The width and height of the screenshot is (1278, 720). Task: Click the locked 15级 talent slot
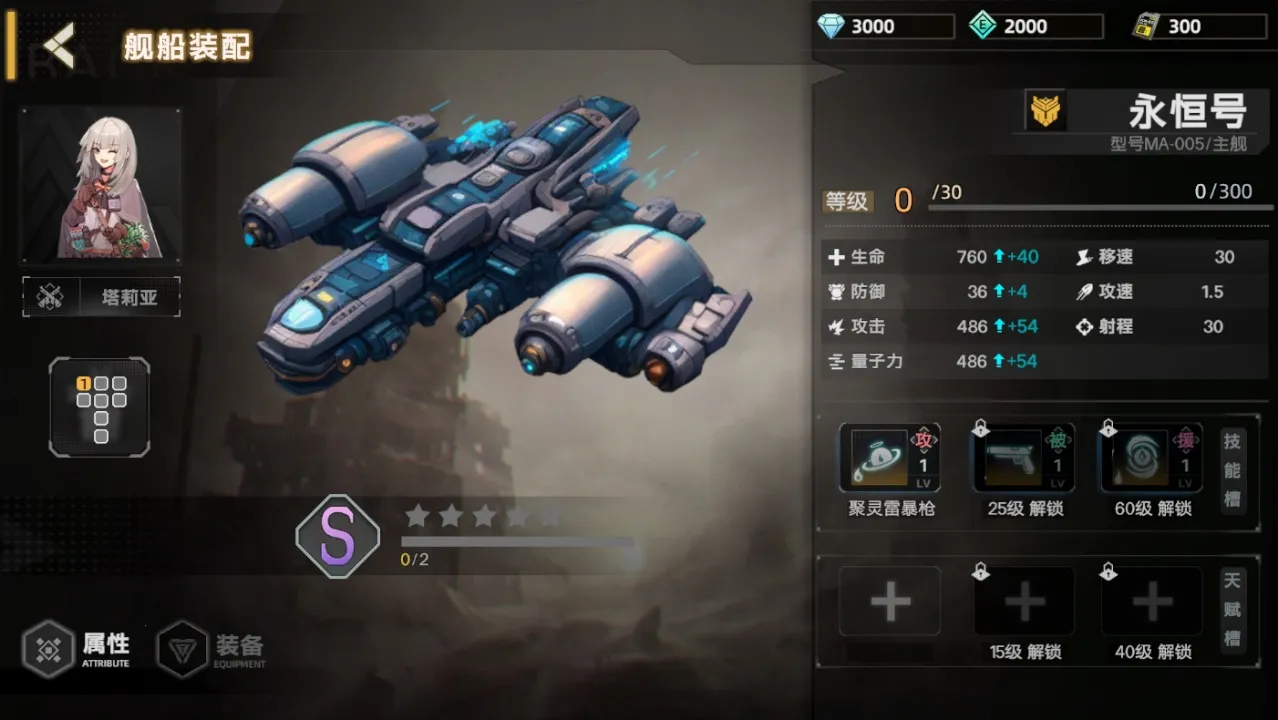click(1024, 602)
